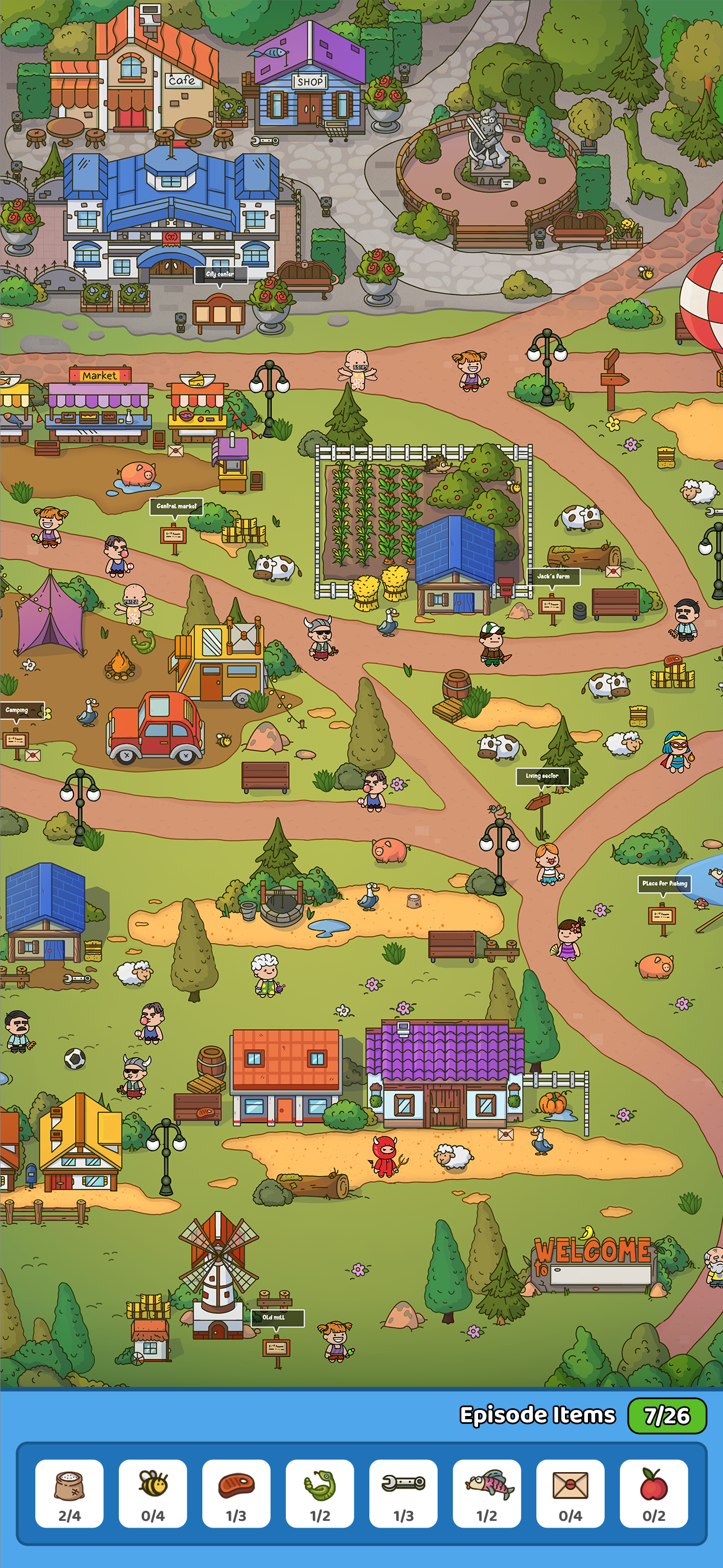This screenshot has height=1568, width=723.
Task: Select the bee item slot
Action: pyautogui.click(x=153, y=1492)
